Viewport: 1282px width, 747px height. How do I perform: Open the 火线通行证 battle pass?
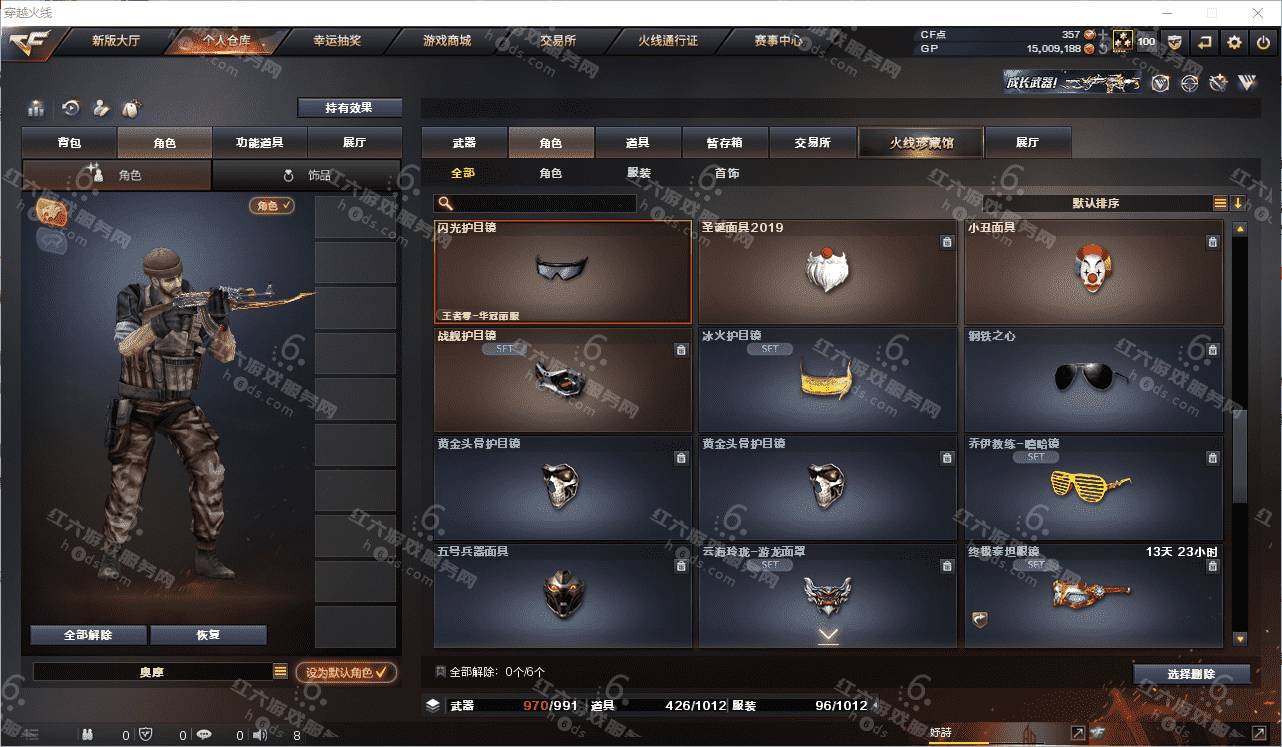(668, 42)
